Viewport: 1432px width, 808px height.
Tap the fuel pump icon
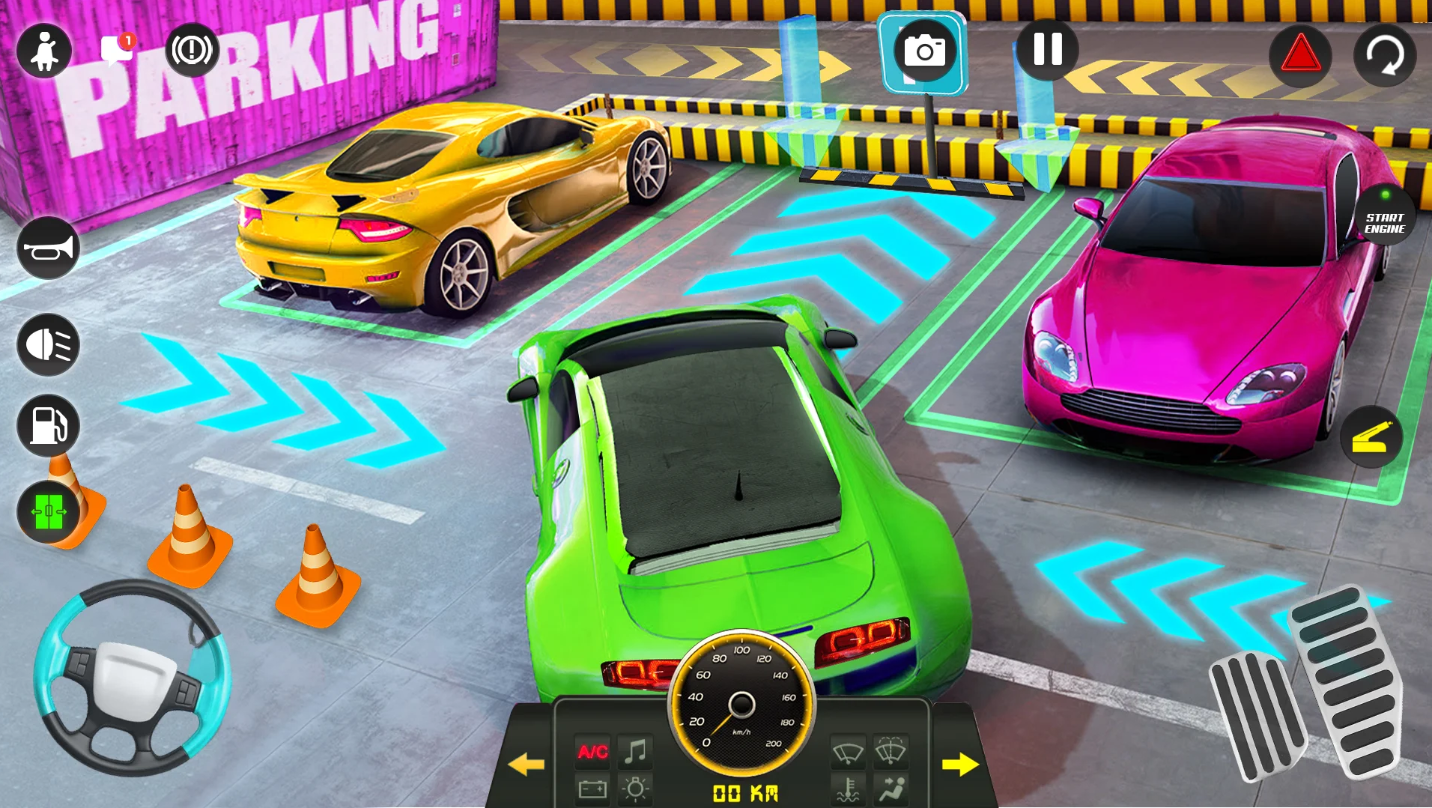48,425
